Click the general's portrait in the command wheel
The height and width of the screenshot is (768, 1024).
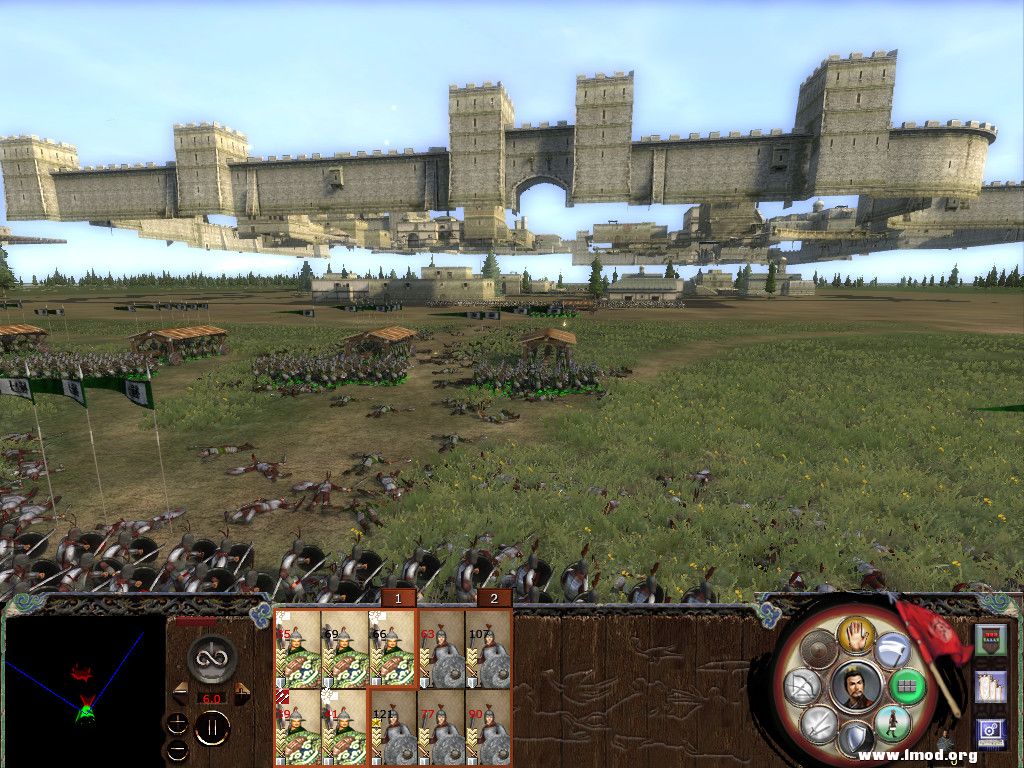point(855,687)
